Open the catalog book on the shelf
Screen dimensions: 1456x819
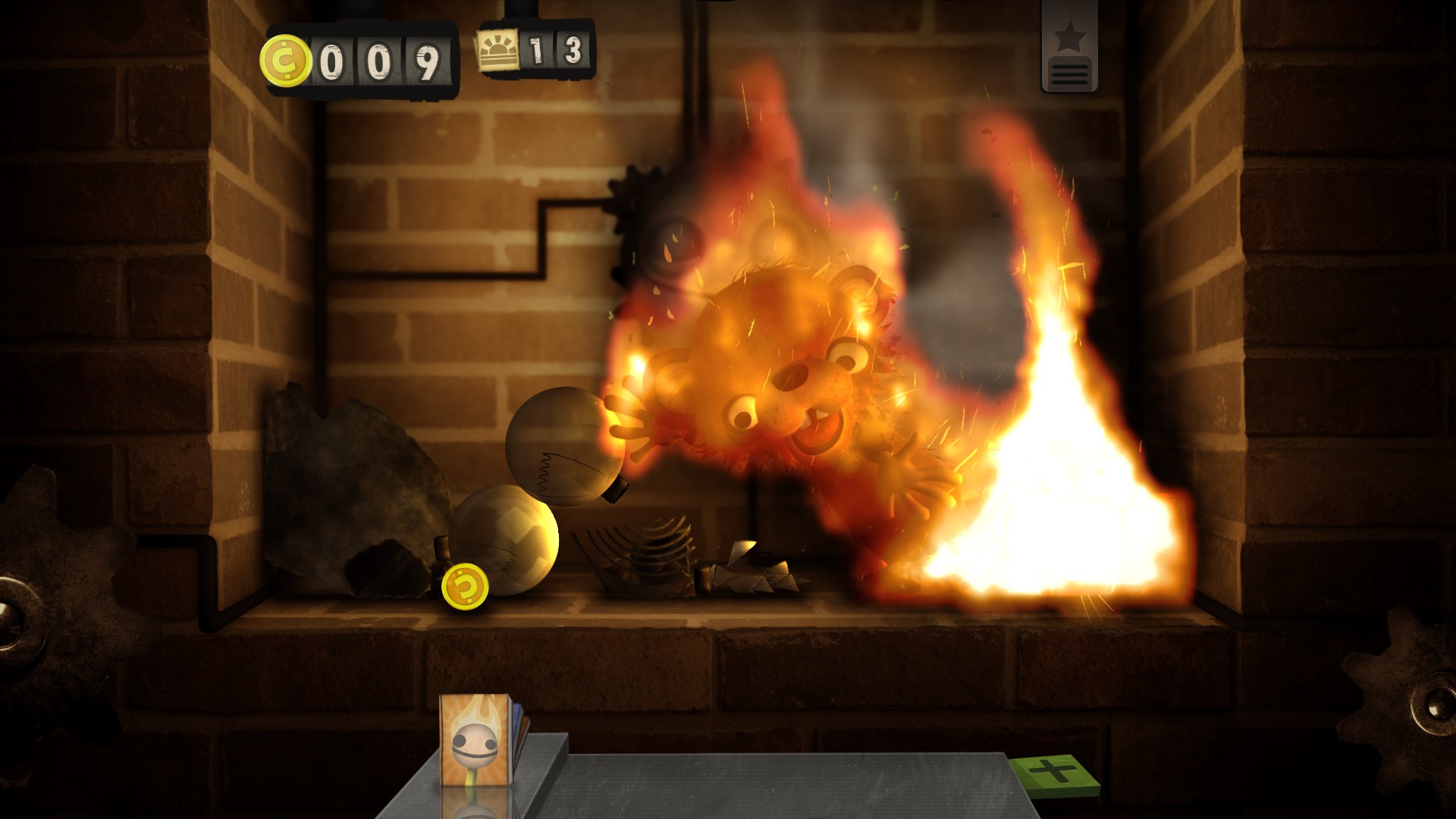[478, 739]
